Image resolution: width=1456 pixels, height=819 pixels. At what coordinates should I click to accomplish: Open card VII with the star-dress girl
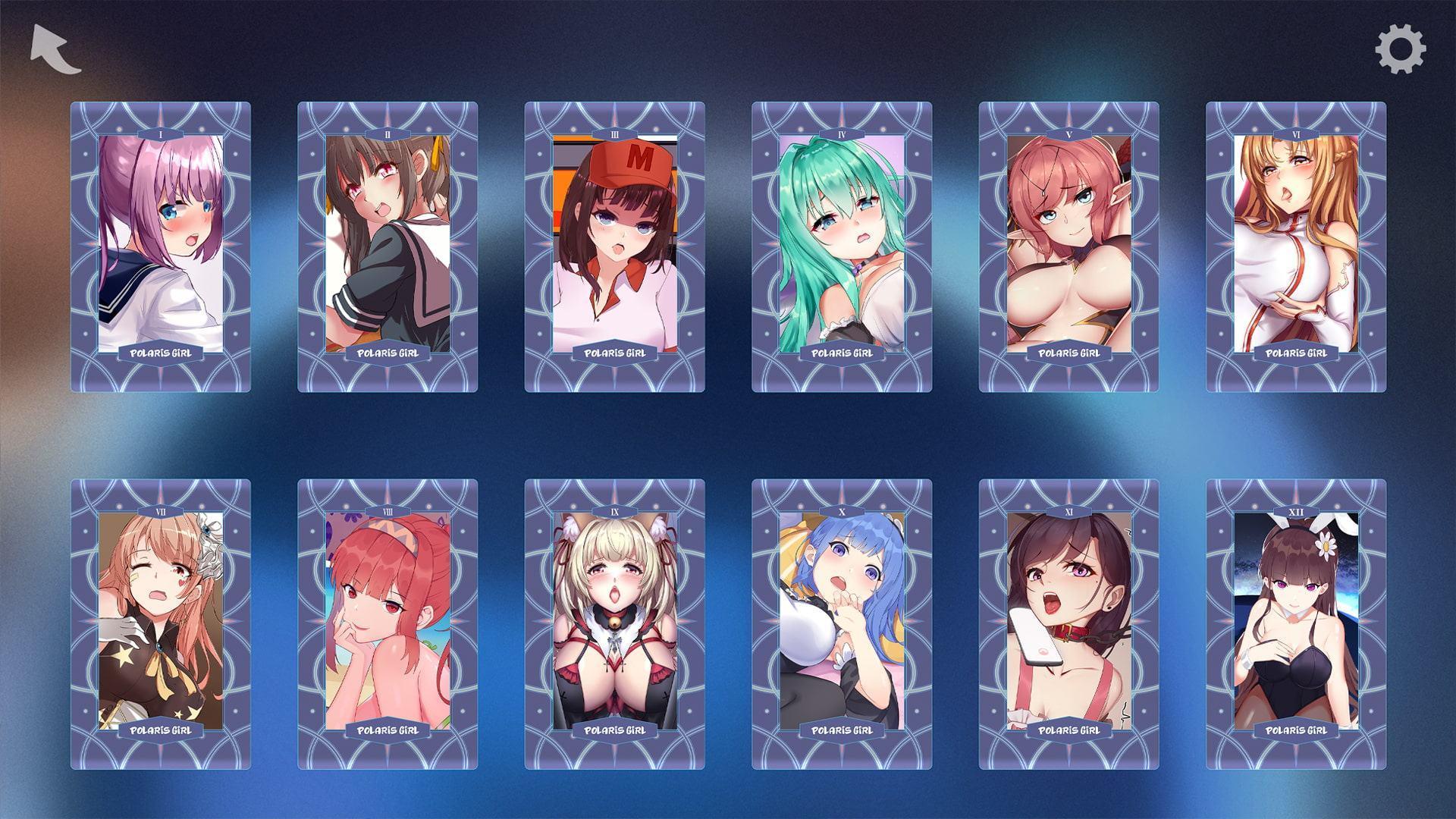pyautogui.click(x=161, y=623)
